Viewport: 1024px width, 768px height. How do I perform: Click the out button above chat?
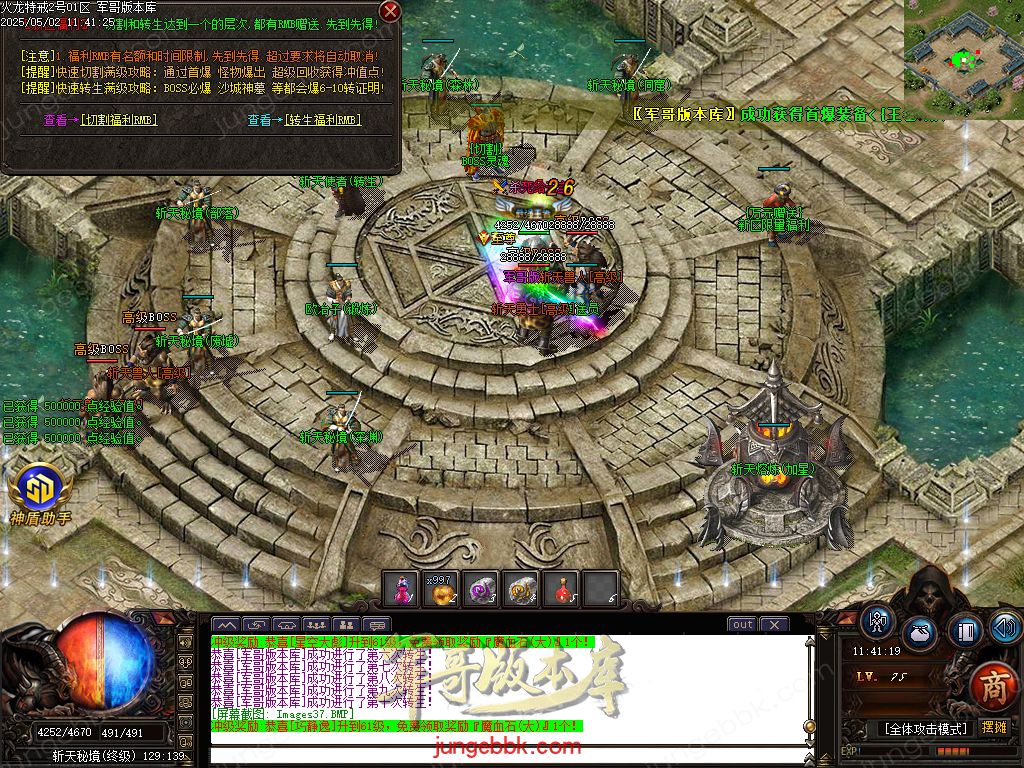742,625
